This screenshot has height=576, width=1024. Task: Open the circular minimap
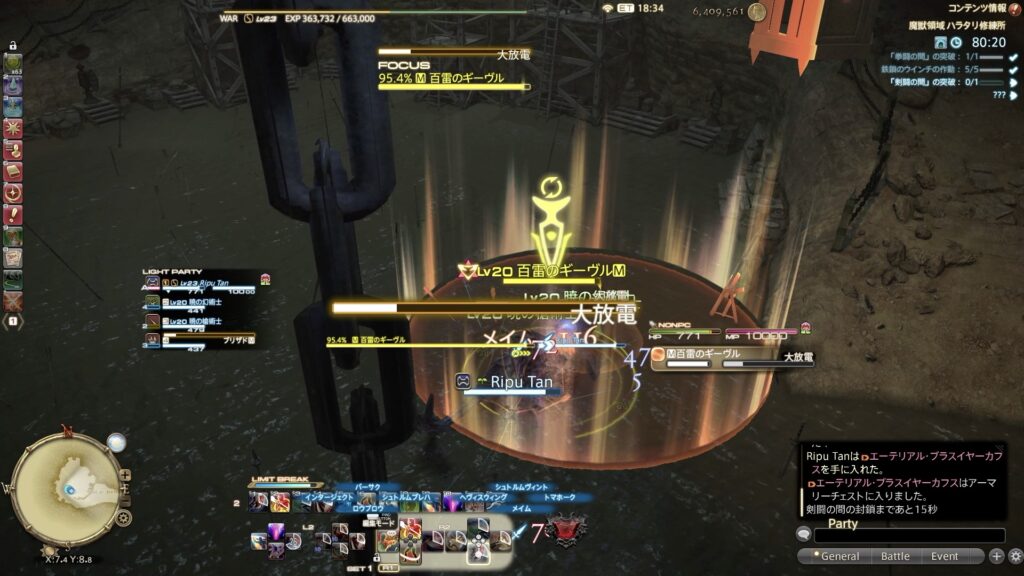tap(65, 487)
